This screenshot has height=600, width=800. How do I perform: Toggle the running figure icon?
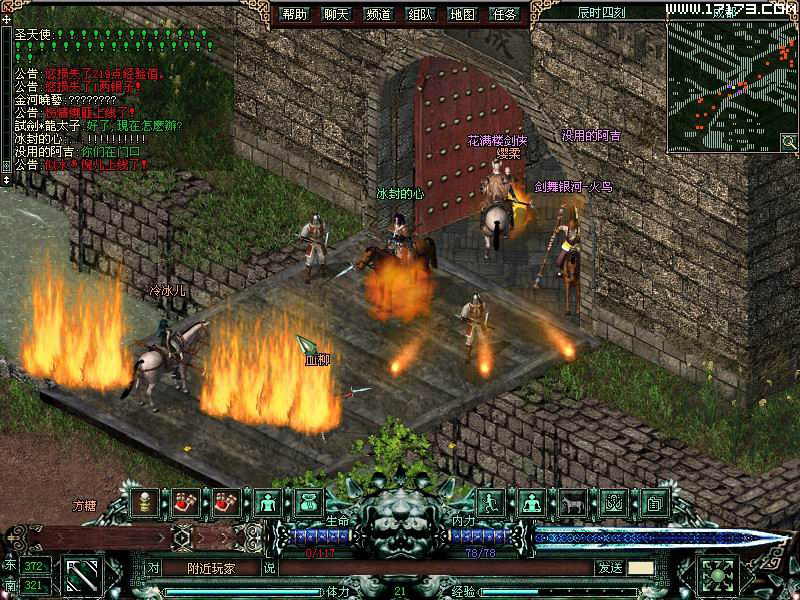point(490,503)
